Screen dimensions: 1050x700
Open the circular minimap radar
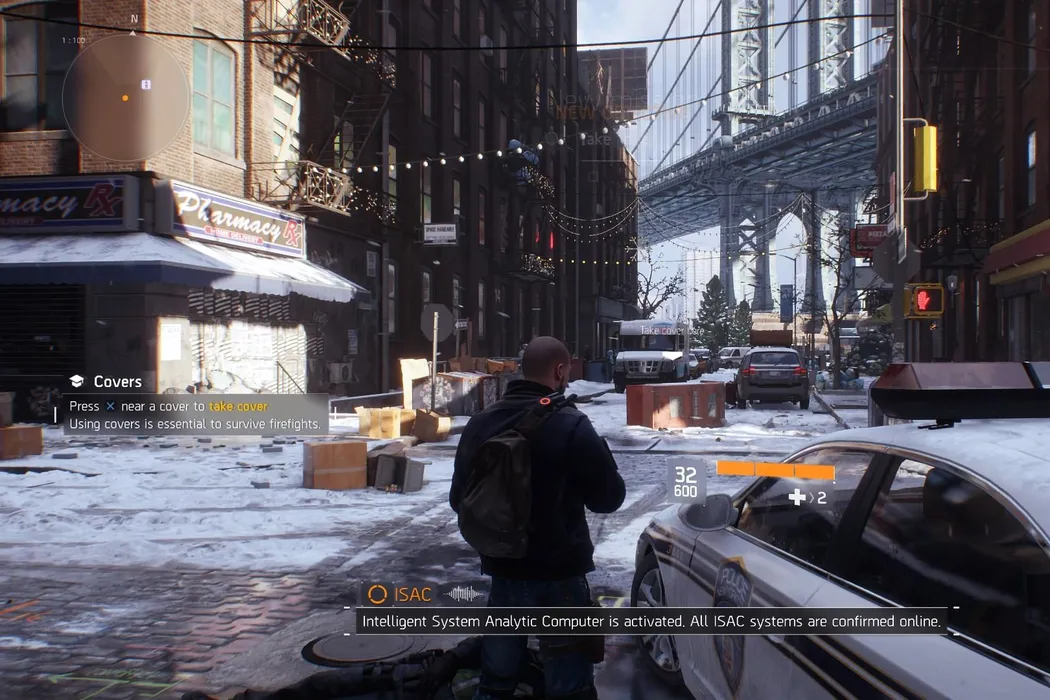(126, 97)
